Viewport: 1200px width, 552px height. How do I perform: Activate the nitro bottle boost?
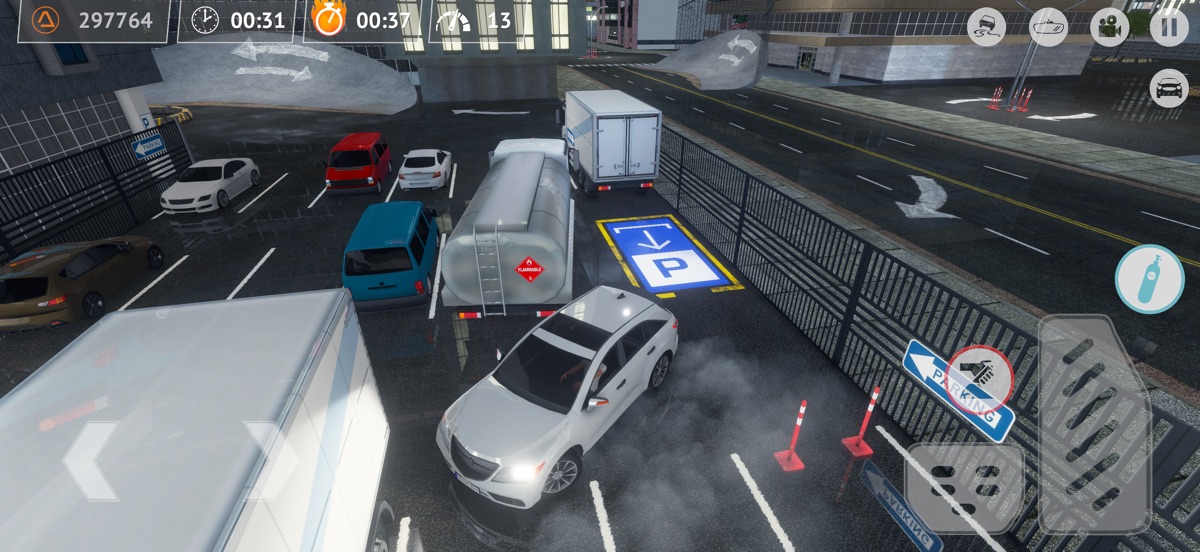point(1149,279)
